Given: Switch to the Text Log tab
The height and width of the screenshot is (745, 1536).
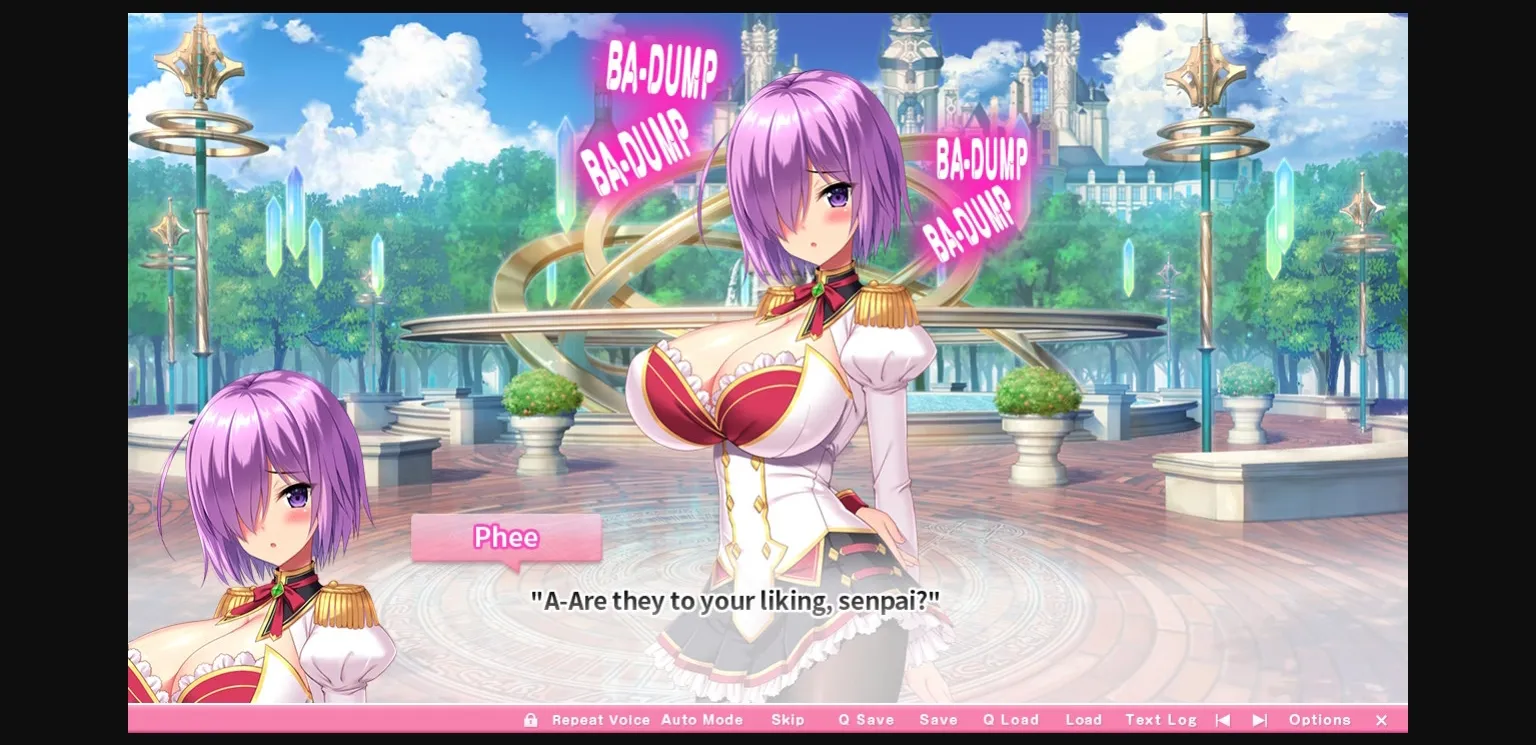Looking at the screenshot, I should coord(1160,720).
